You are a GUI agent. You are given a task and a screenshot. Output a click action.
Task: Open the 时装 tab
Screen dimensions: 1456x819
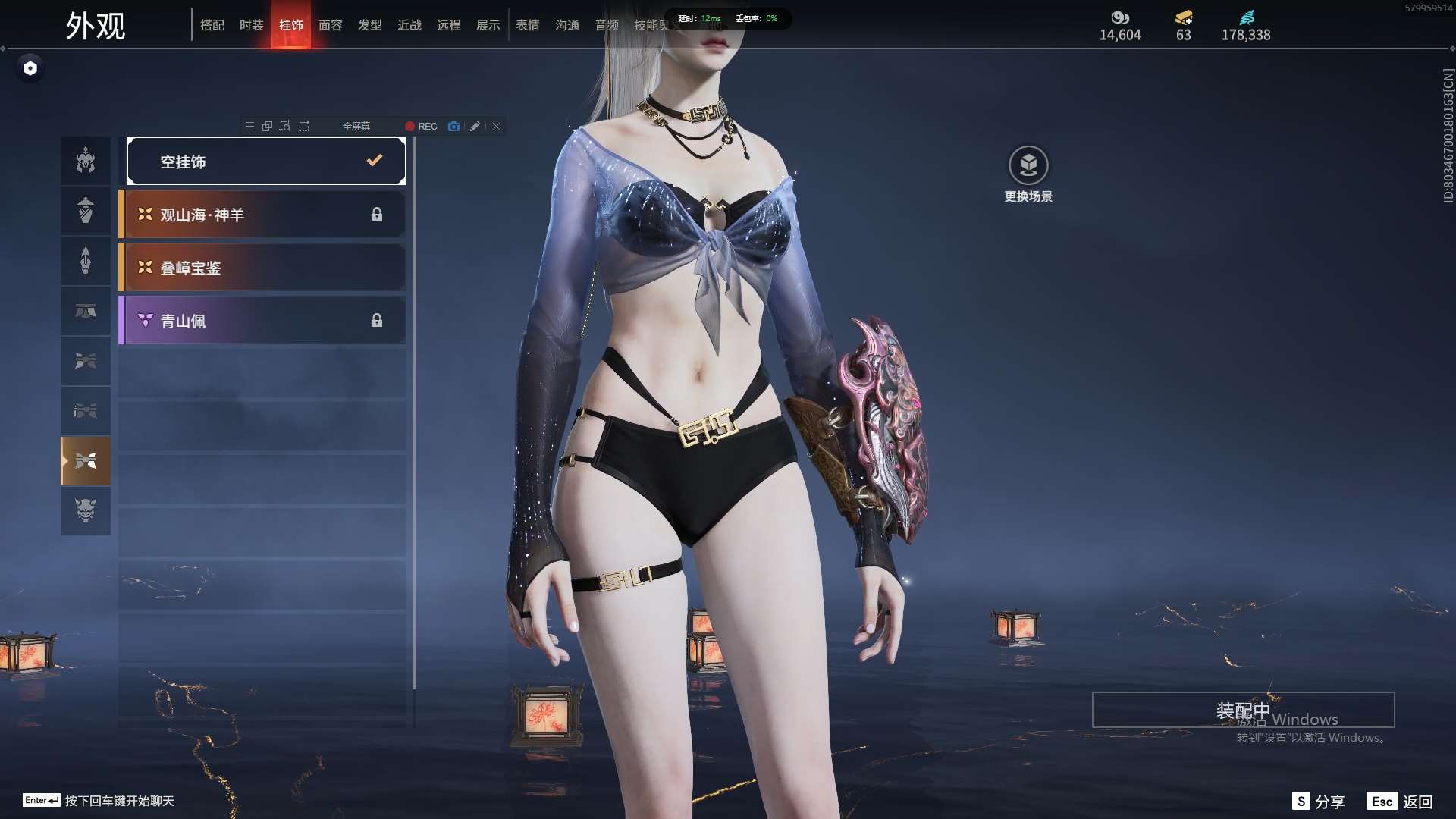click(252, 25)
